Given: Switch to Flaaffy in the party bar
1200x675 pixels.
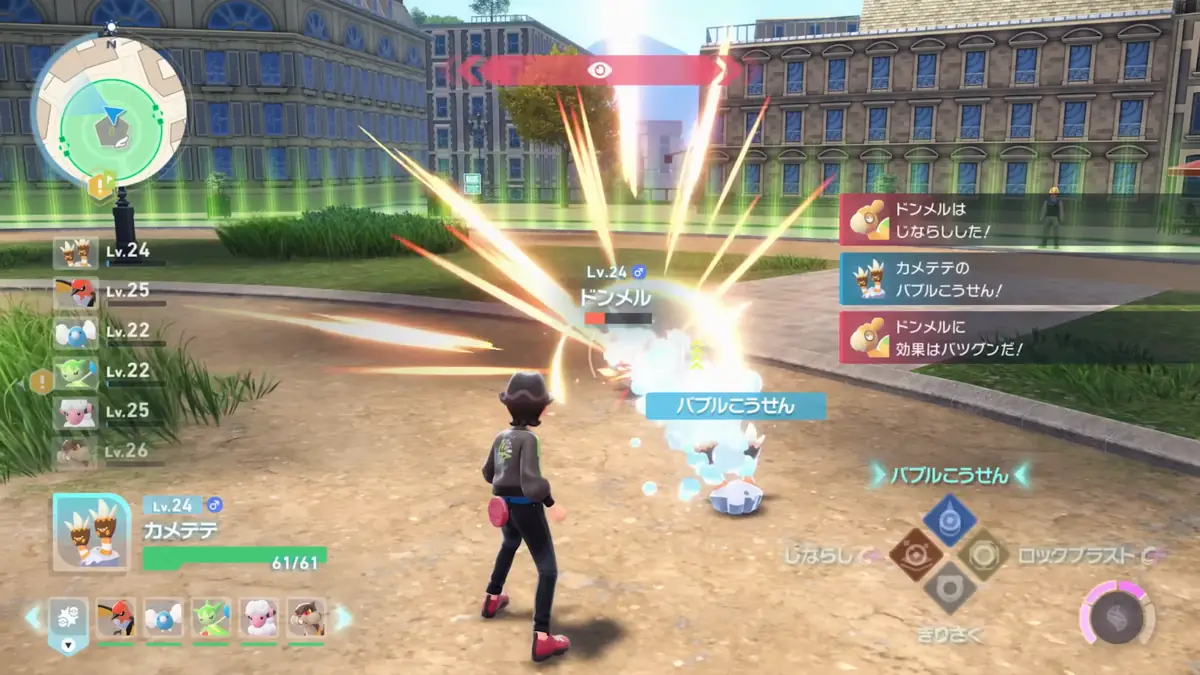Looking at the screenshot, I should [x=259, y=618].
